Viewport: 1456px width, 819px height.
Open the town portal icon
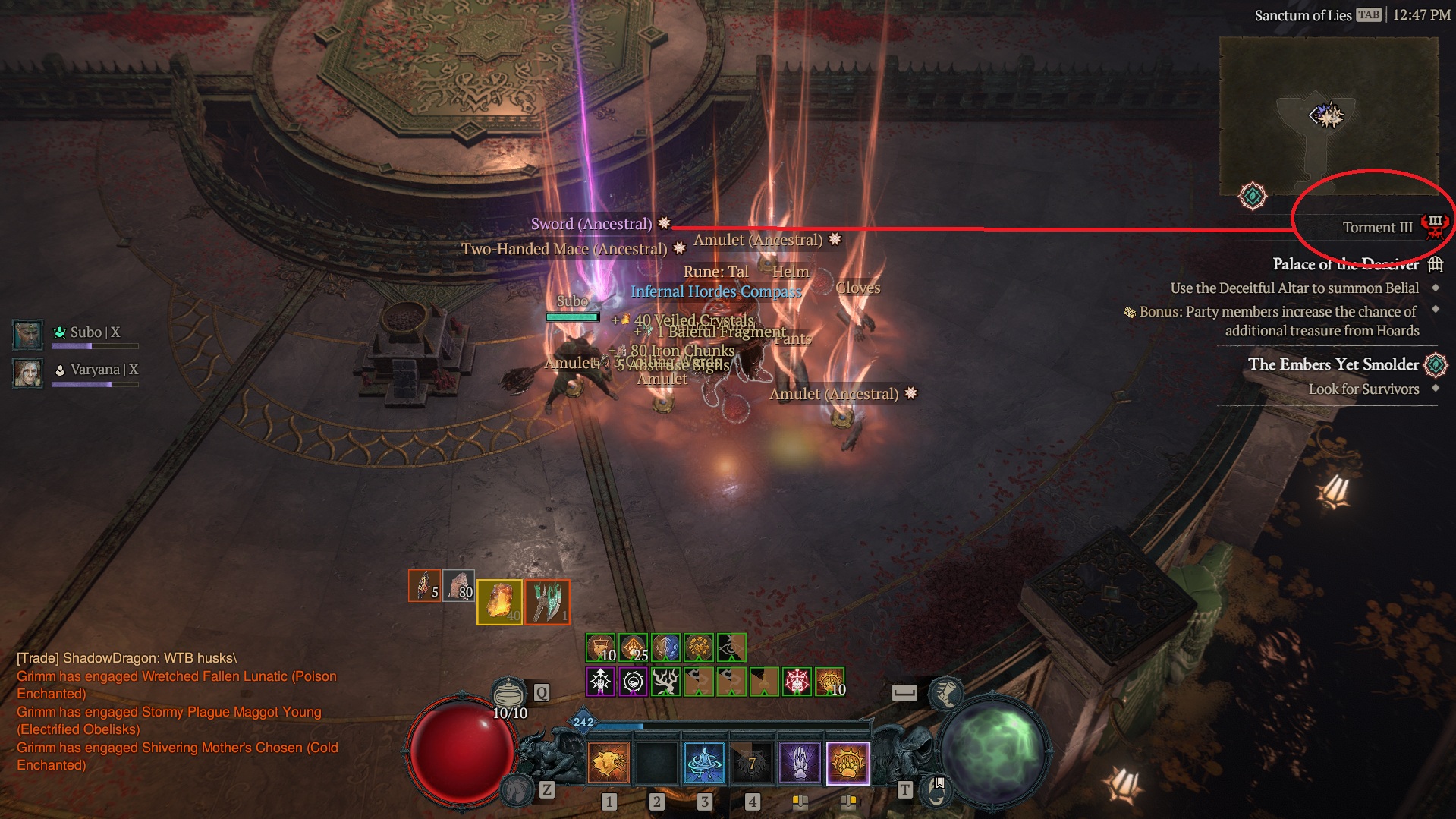pos(936,790)
